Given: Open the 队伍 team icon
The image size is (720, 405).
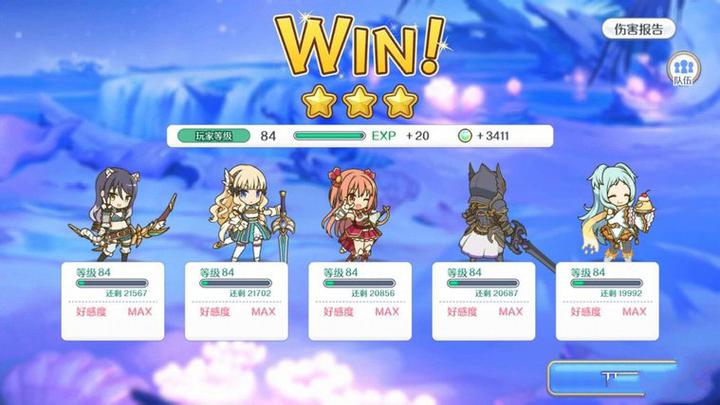Looking at the screenshot, I should (x=684, y=70).
